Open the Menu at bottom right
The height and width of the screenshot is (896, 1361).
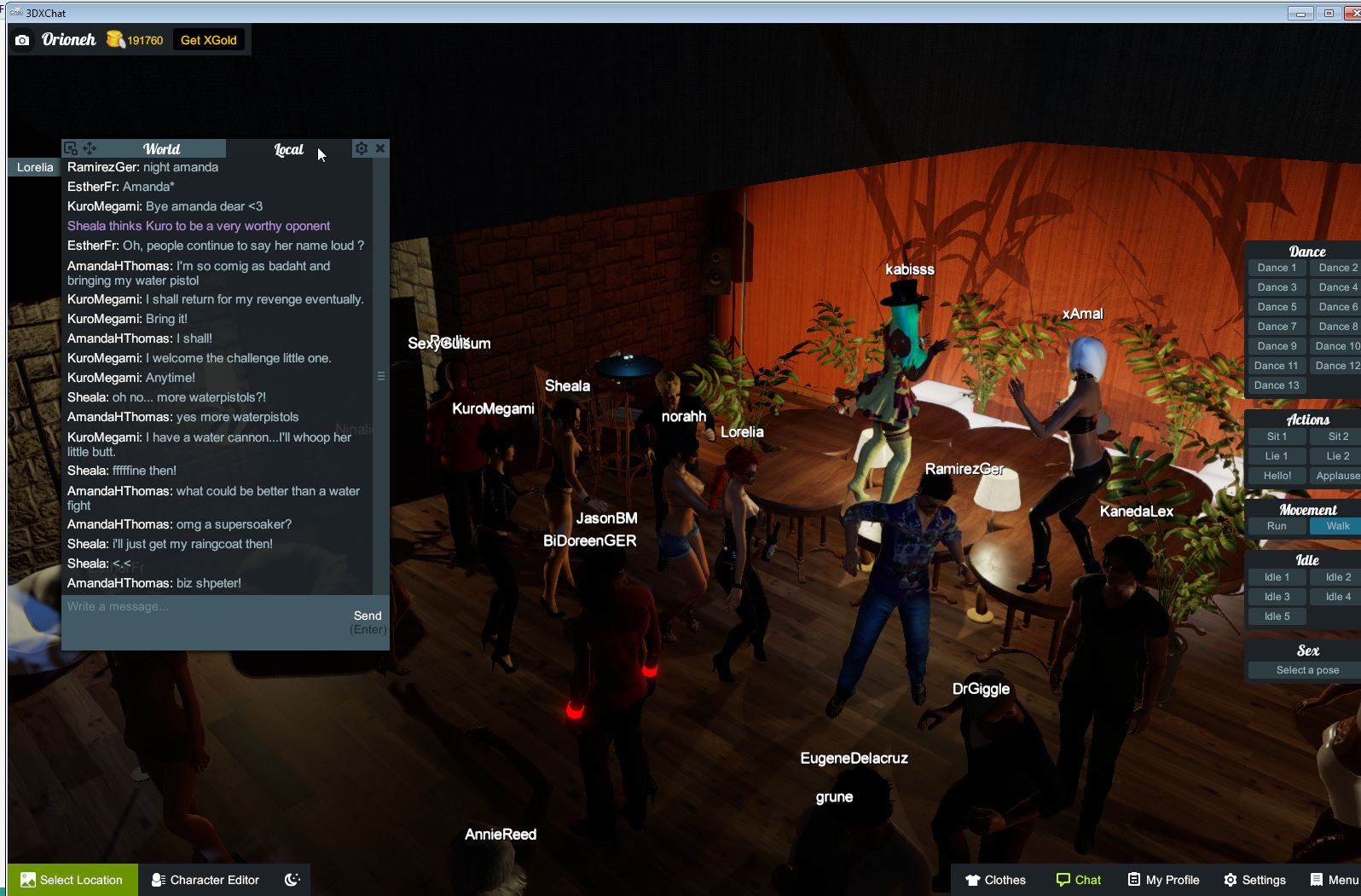pos(1332,879)
